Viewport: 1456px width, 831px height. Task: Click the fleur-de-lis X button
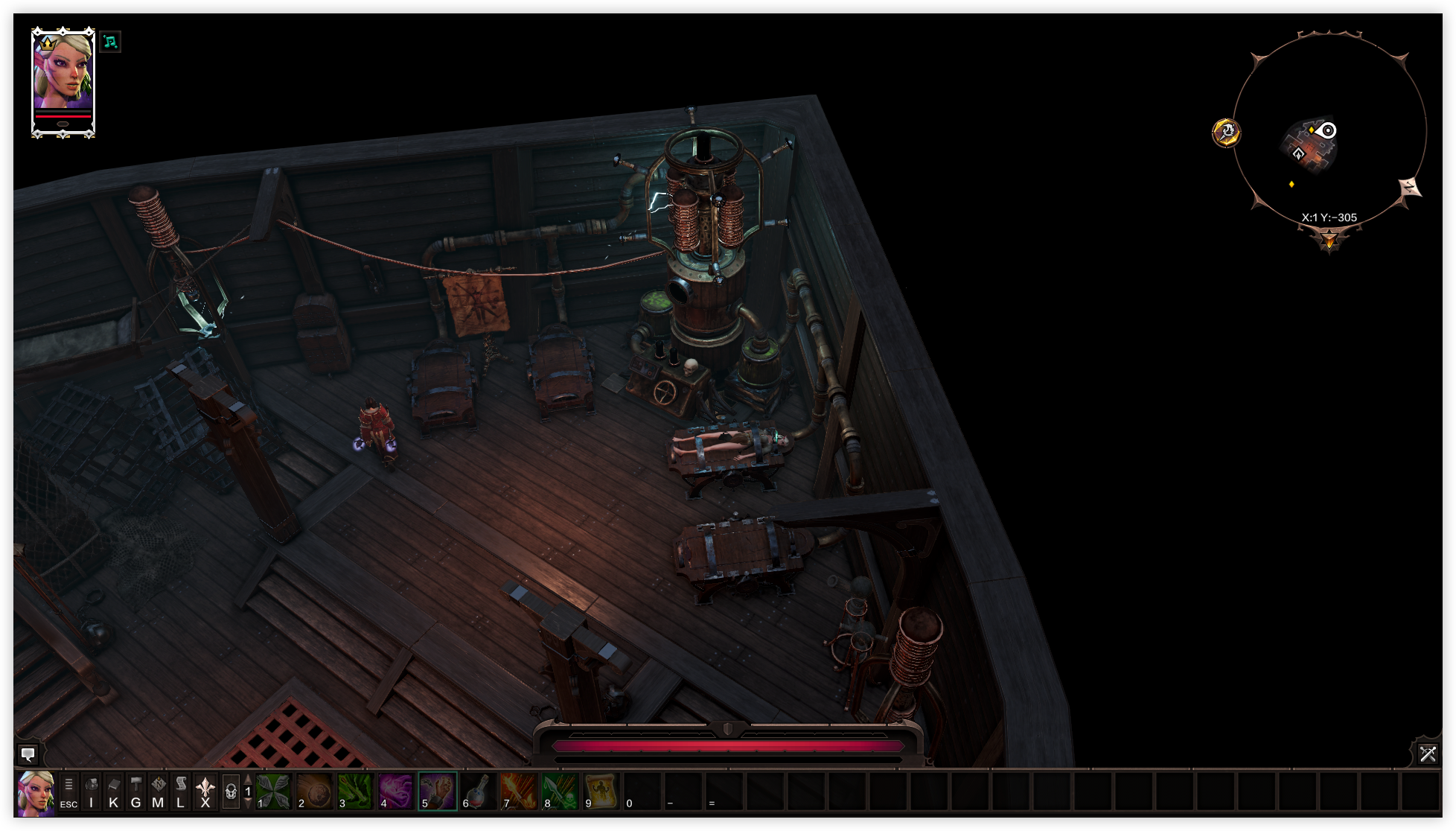(x=205, y=792)
